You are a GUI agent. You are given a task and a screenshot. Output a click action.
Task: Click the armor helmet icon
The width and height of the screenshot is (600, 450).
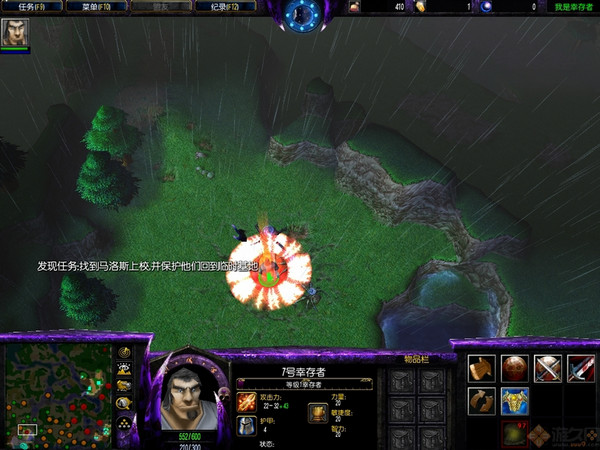coord(246,426)
